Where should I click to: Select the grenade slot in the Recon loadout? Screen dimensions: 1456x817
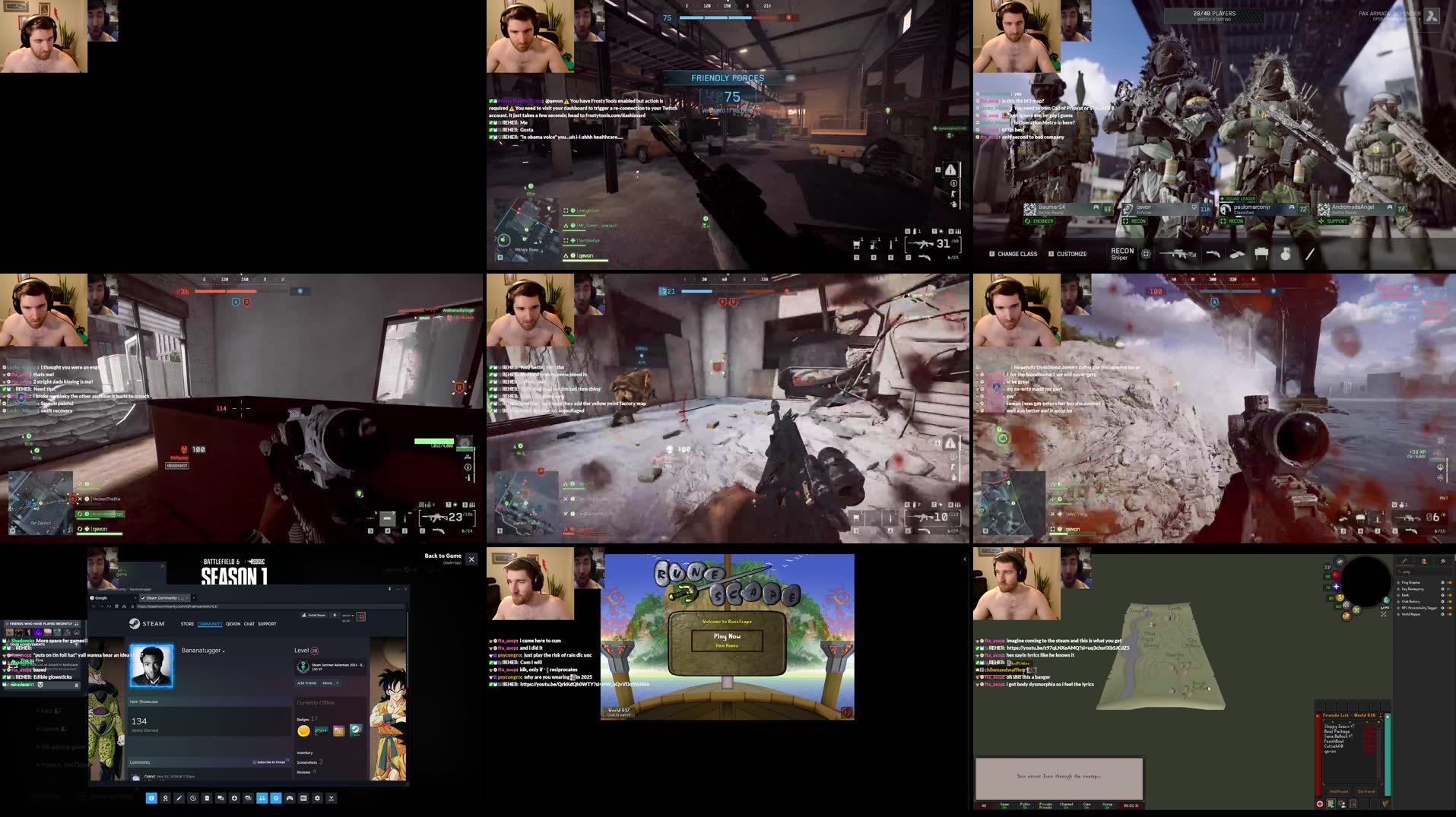pos(1285,254)
